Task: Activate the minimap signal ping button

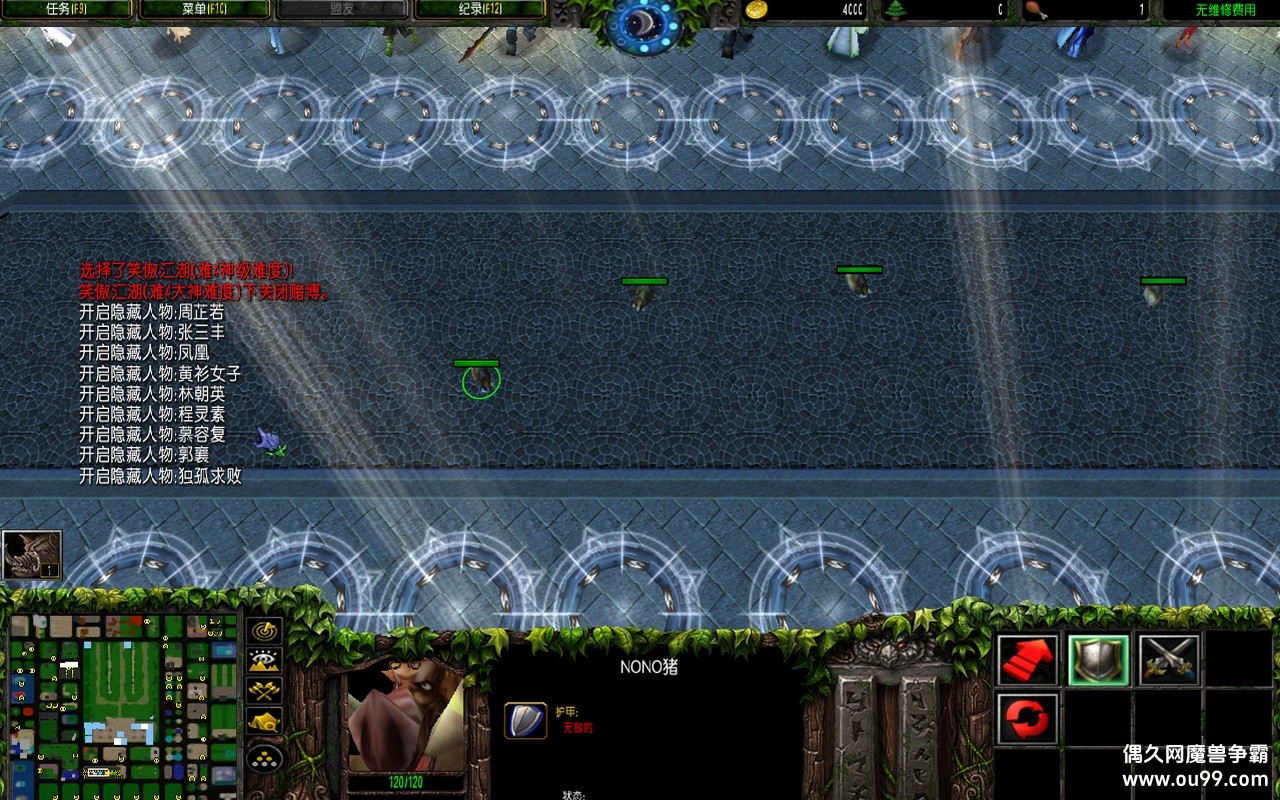Action: point(264,631)
